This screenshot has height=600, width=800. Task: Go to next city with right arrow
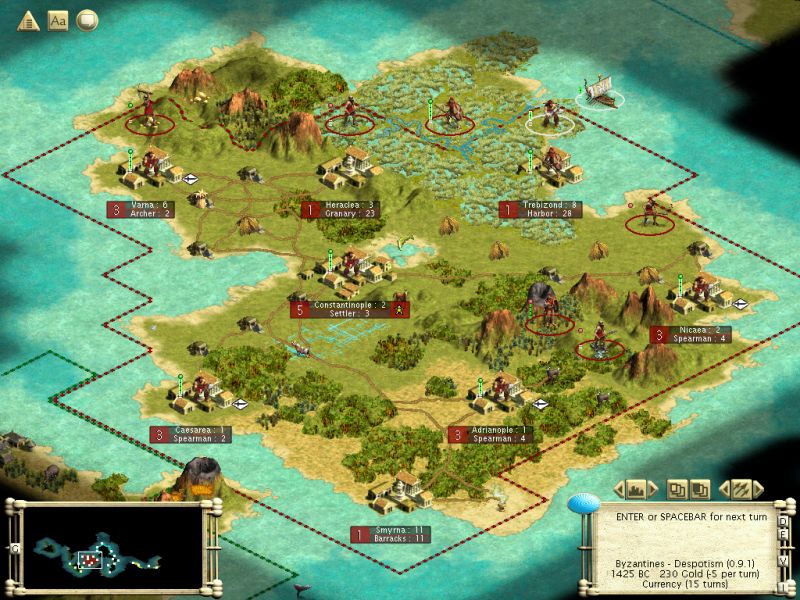pos(655,489)
